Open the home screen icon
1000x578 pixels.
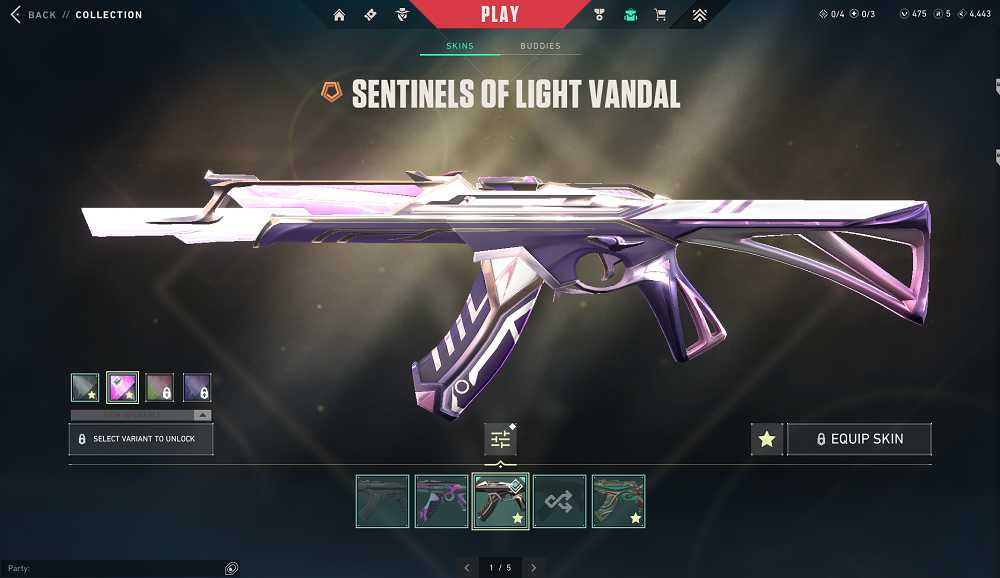click(x=339, y=15)
